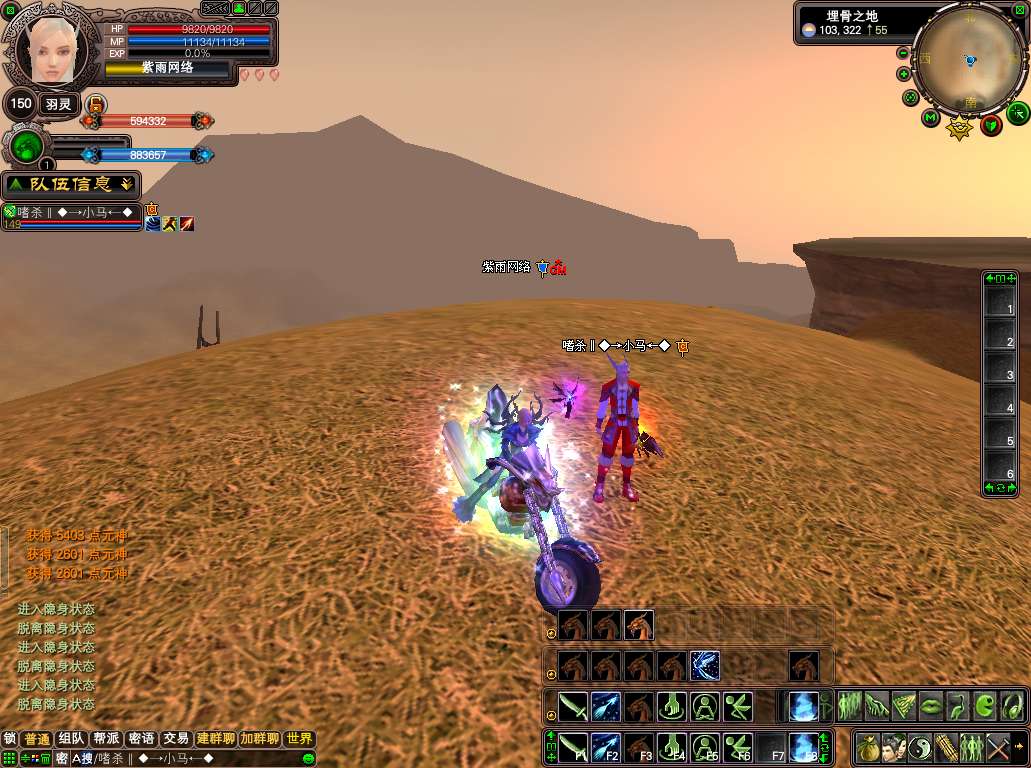Open the world map with the M button
The width and height of the screenshot is (1031, 768).
pyautogui.click(x=930, y=118)
